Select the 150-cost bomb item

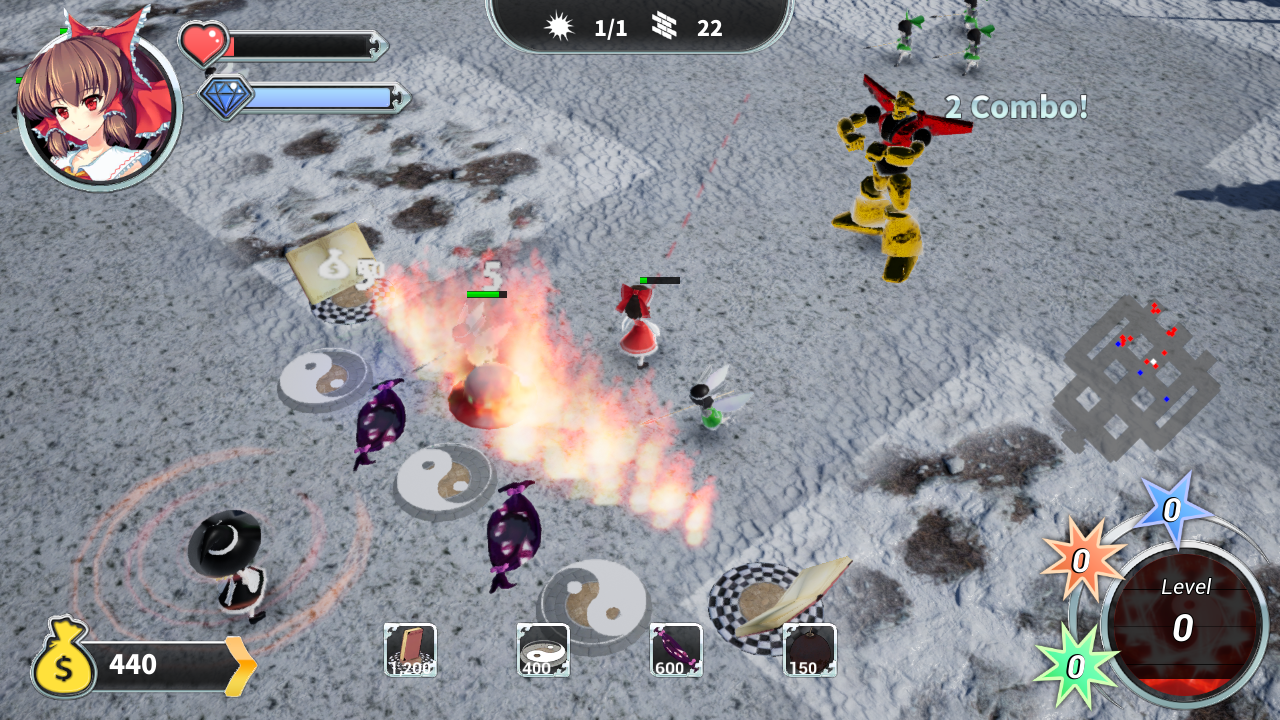(809, 650)
